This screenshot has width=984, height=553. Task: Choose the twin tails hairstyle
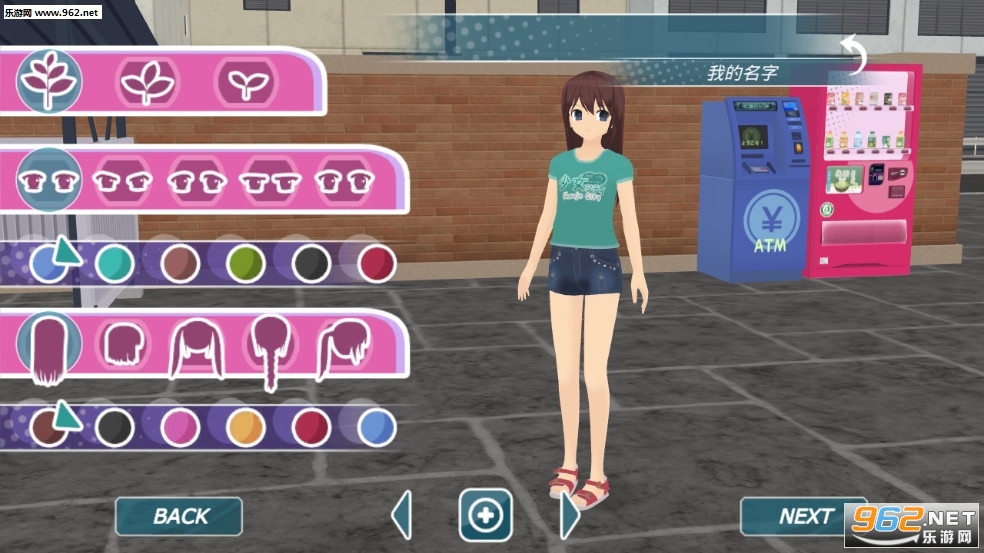tap(196, 347)
